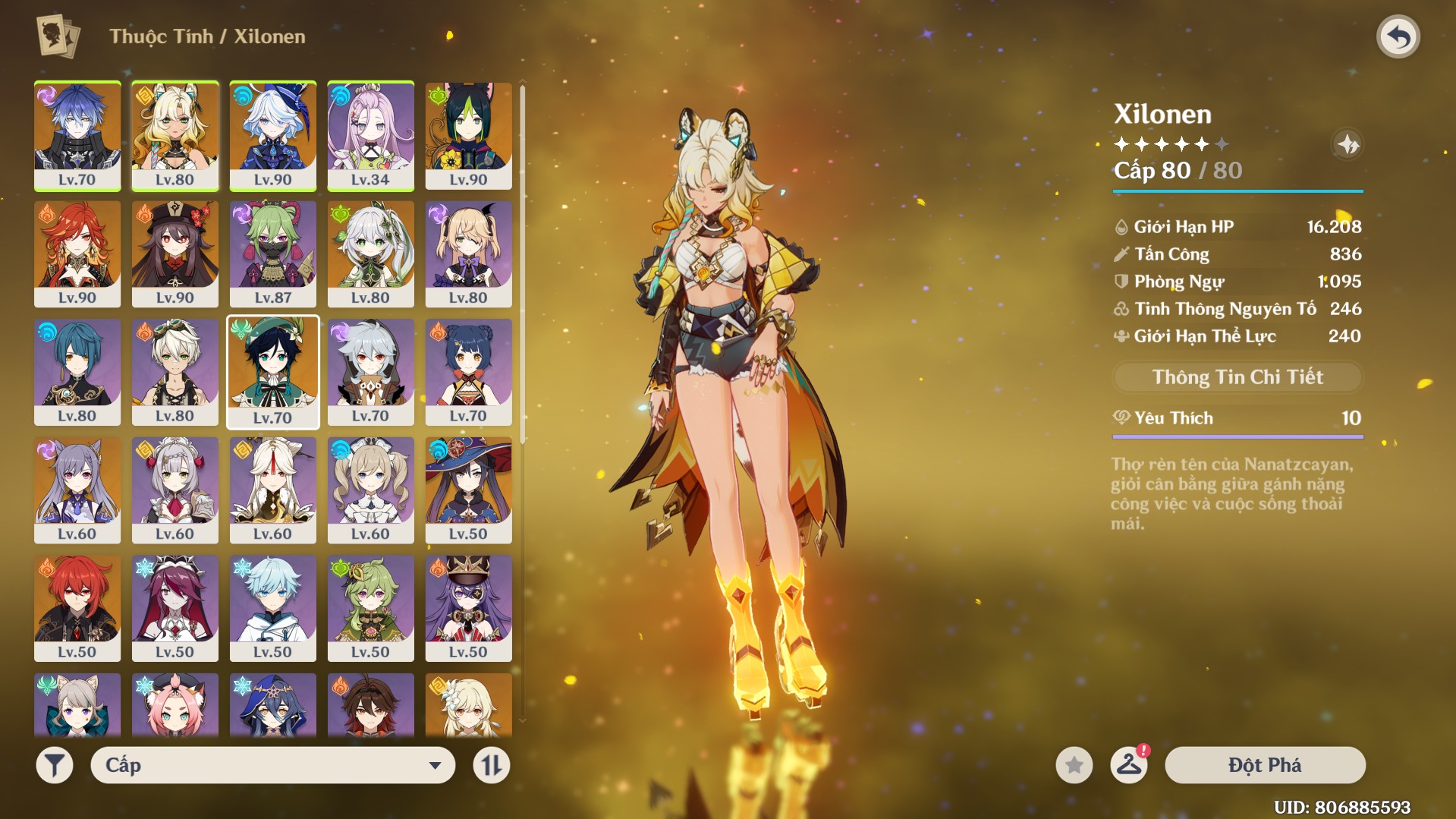1456x819 pixels.
Task: Select the Xilonen Lv.80 portrait
Action: pyautogui.click(x=175, y=135)
